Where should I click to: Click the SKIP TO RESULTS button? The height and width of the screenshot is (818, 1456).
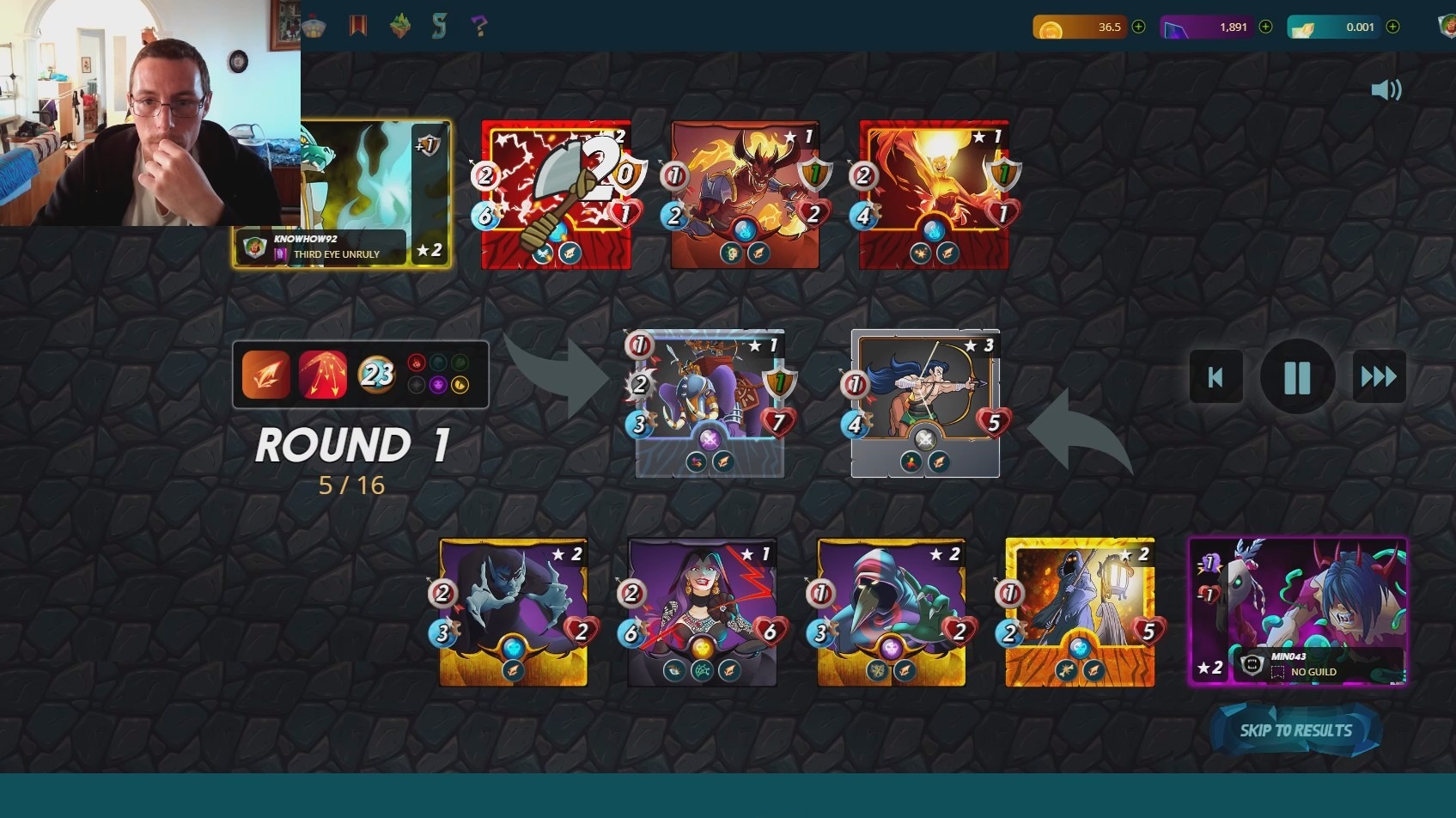click(x=1295, y=731)
